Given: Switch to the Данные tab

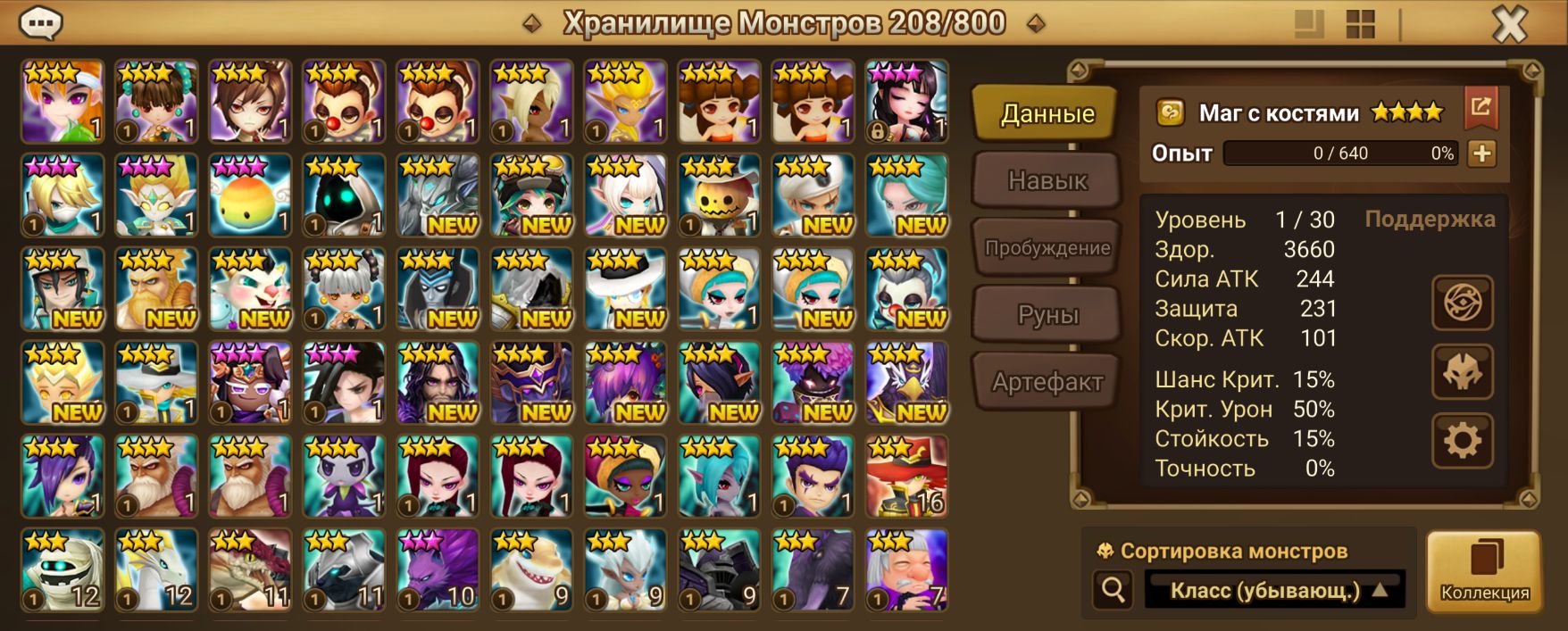Looking at the screenshot, I should pyautogui.click(x=1047, y=113).
